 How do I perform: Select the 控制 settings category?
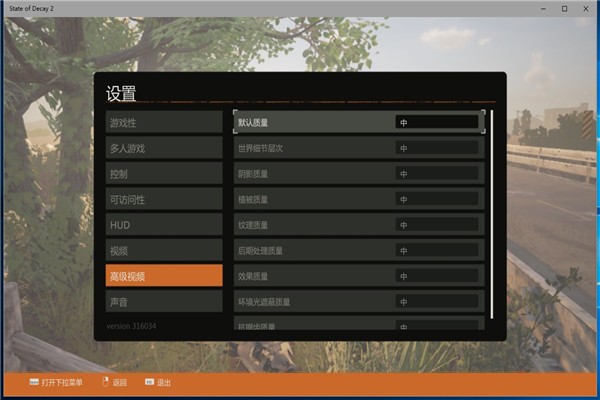tap(164, 173)
